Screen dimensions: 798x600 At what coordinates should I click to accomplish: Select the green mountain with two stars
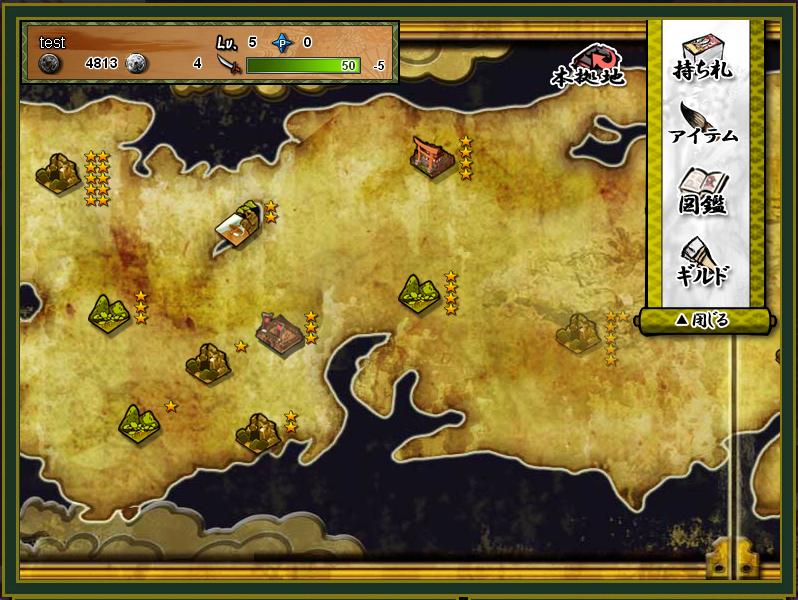pyautogui.click(x=109, y=312)
